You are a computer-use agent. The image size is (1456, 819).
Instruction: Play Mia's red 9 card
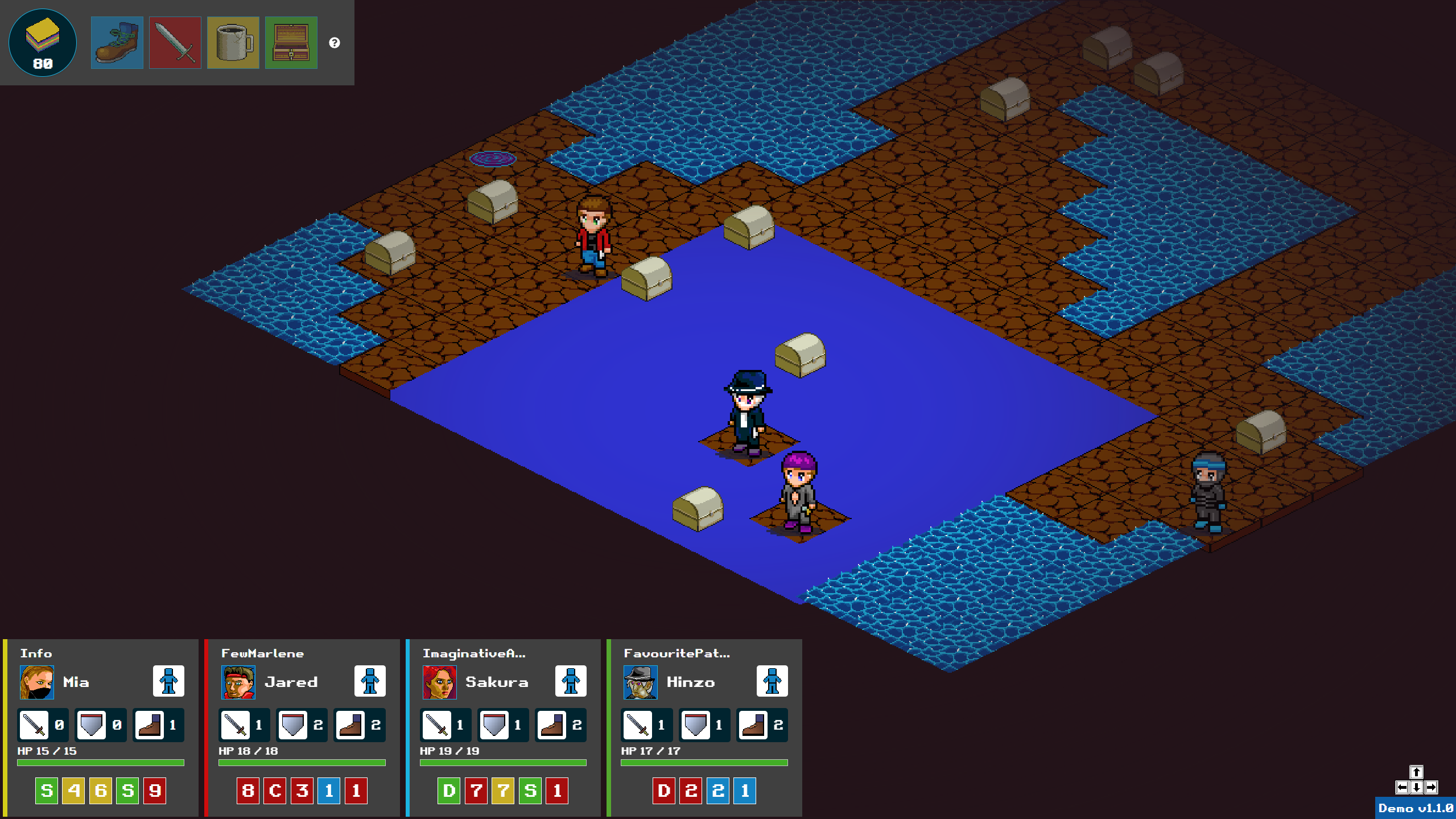pos(155,791)
